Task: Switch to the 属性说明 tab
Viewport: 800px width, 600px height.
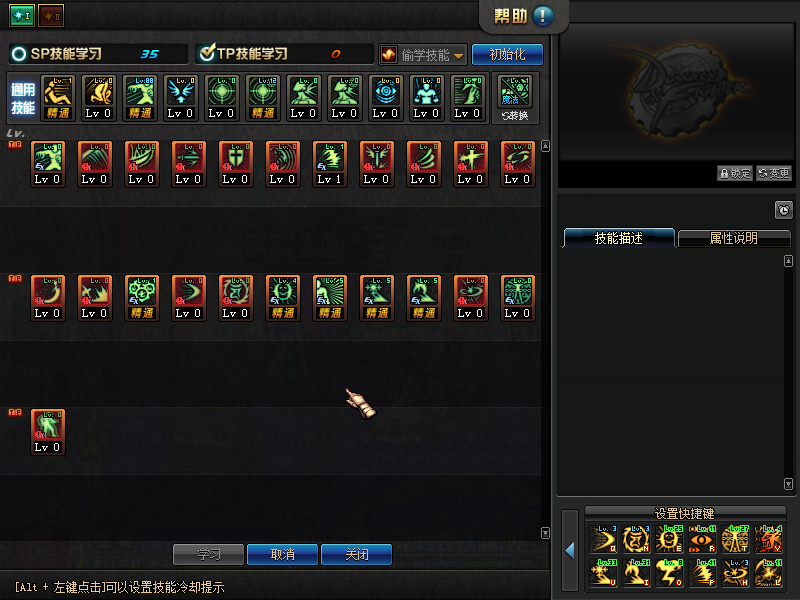Action: click(733, 239)
